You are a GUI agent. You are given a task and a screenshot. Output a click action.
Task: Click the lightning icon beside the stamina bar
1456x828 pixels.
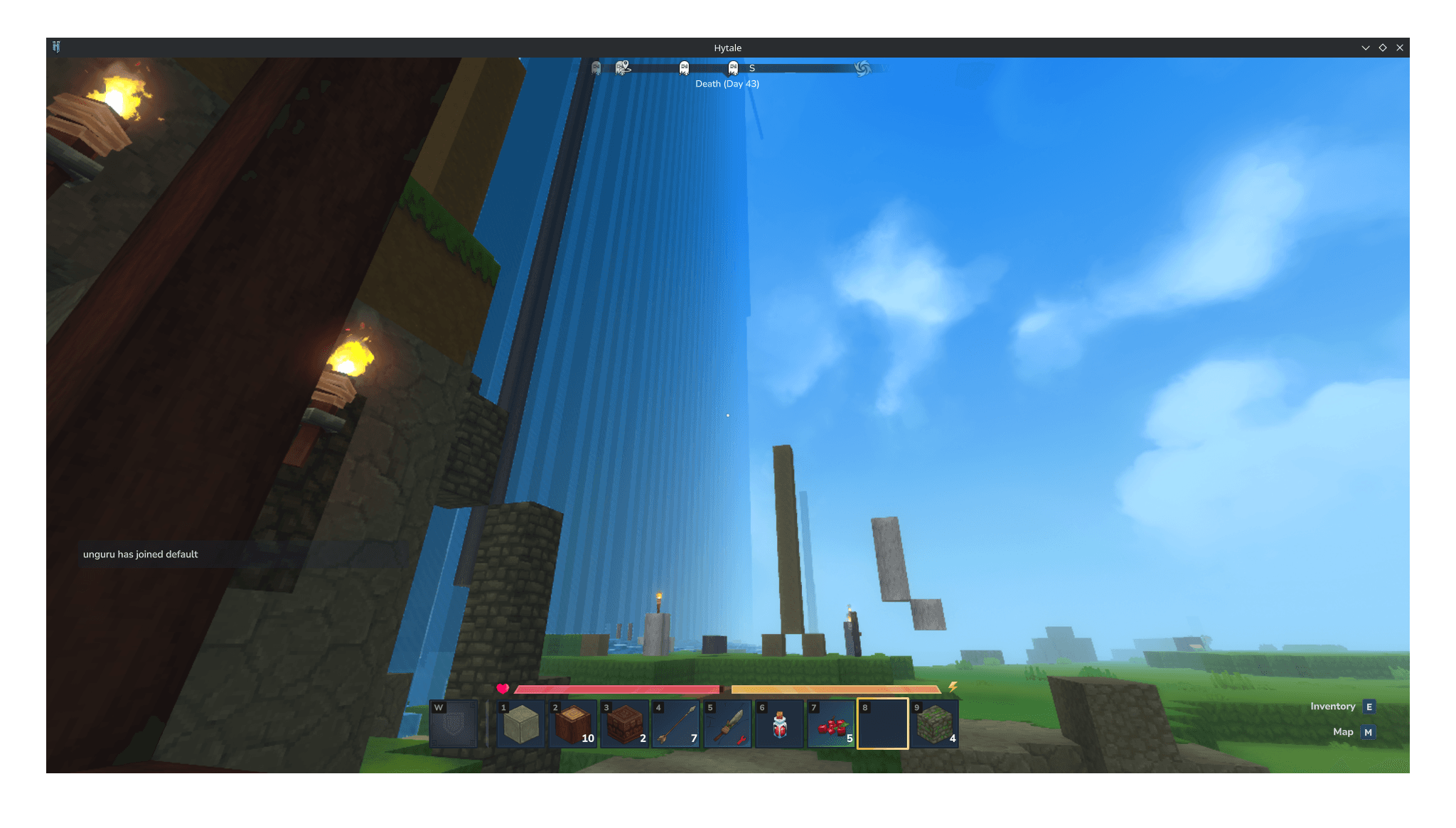pos(953,688)
